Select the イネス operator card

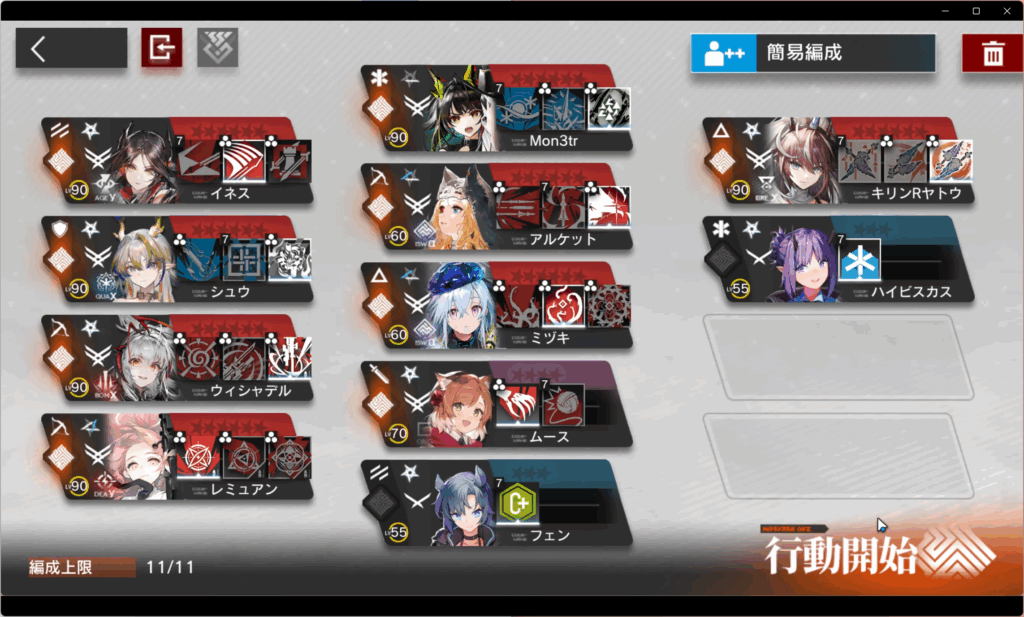[x=175, y=160]
